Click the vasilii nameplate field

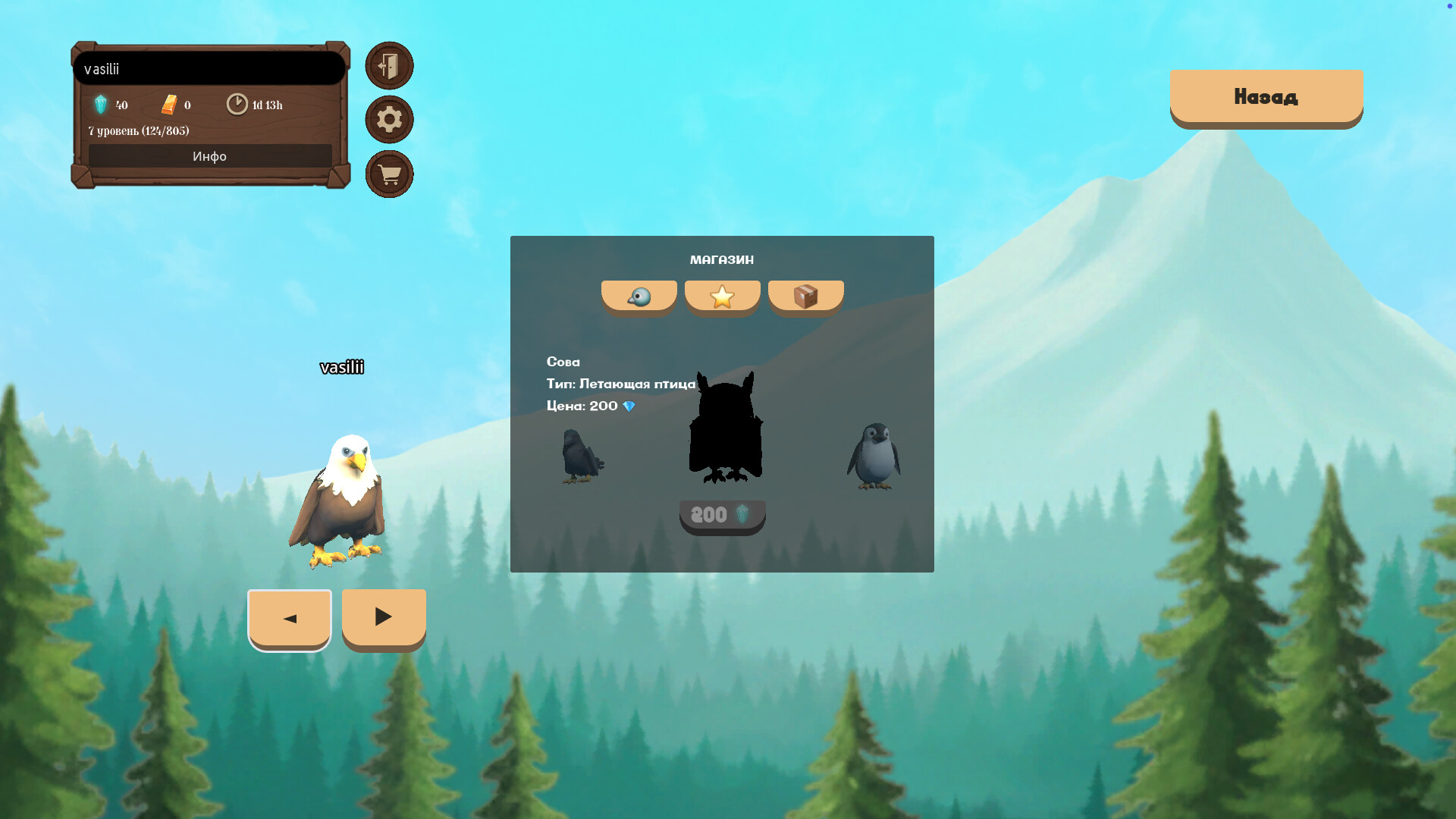pyautogui.click(x=209, y=69)
